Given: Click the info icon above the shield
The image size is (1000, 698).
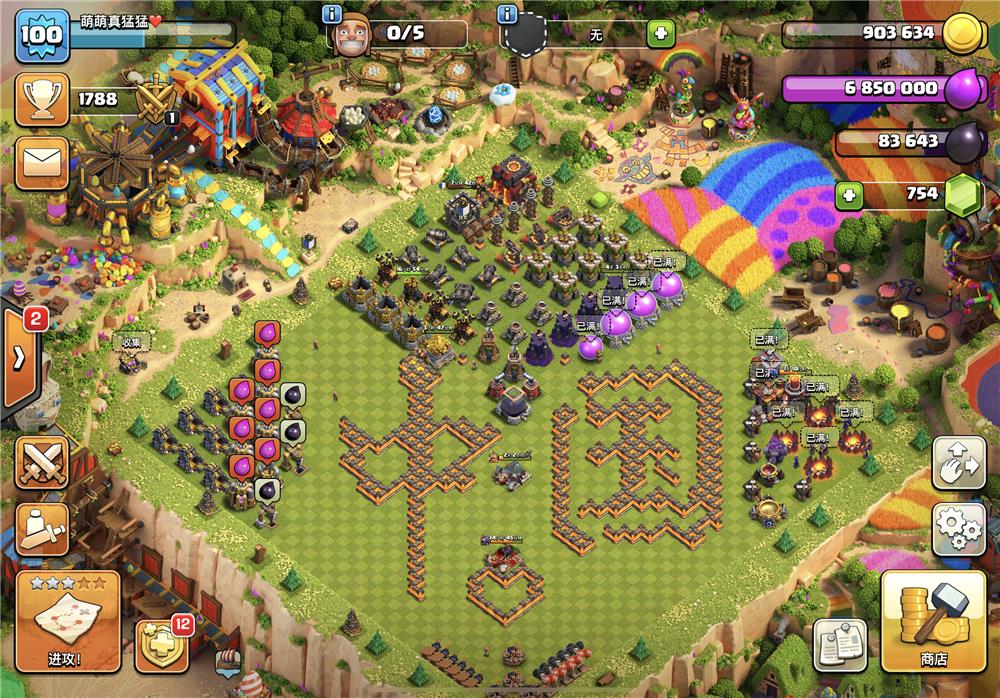Looking at the screenshot, I should point(509,14).
